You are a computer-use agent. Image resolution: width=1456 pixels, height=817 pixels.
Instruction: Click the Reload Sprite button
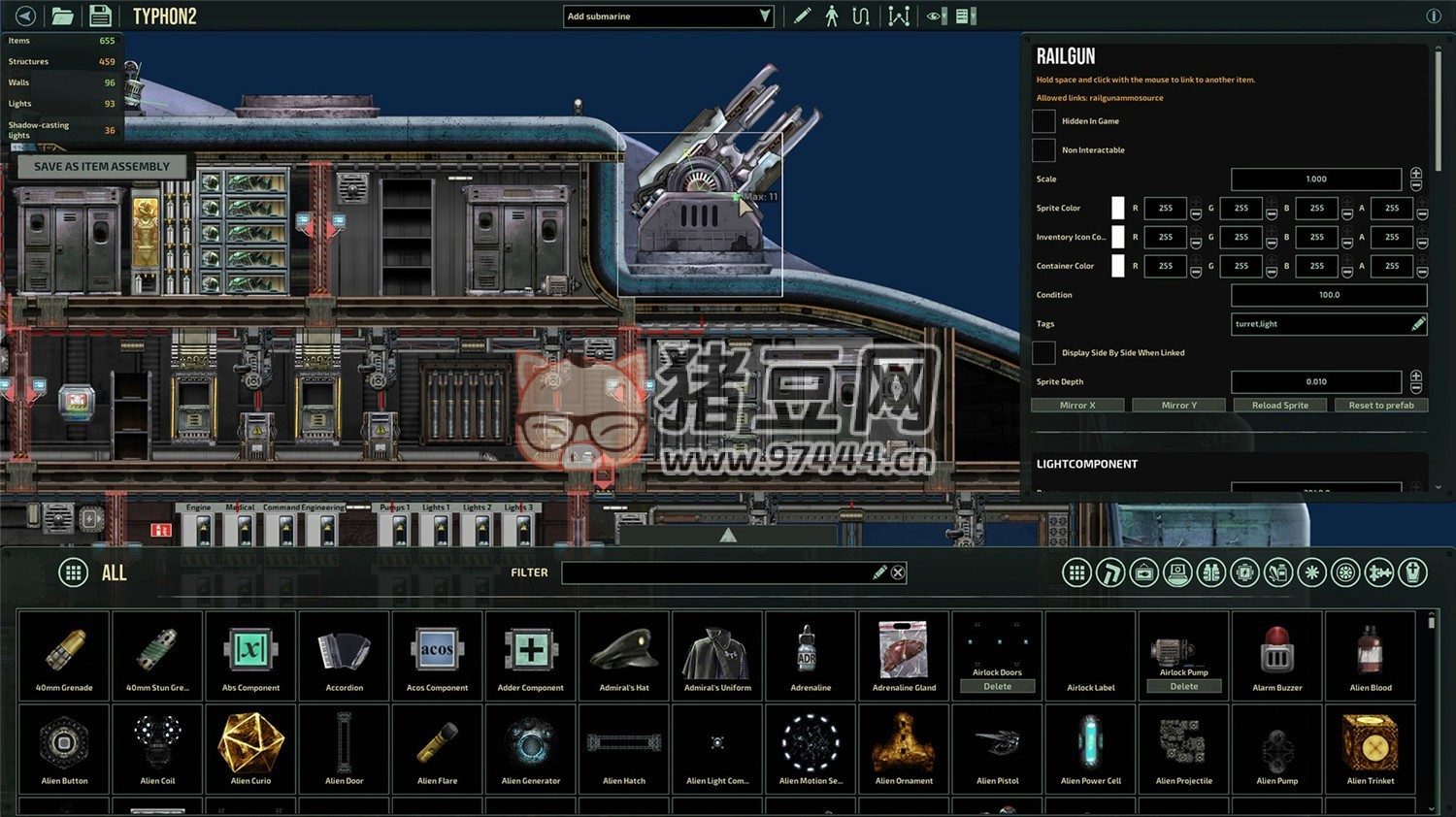pos(1279,406)
